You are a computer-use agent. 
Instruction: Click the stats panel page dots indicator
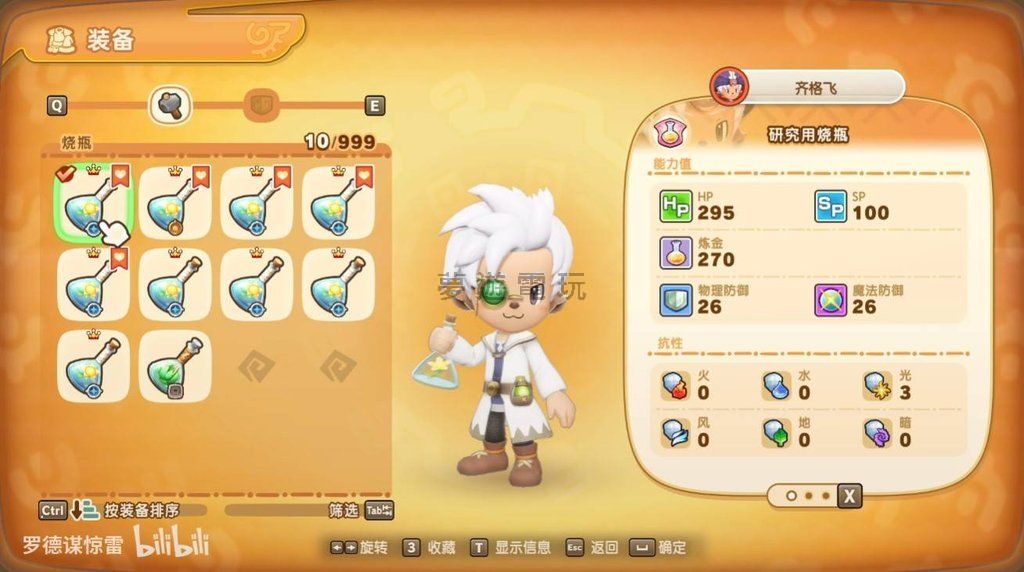click(808, 495)
